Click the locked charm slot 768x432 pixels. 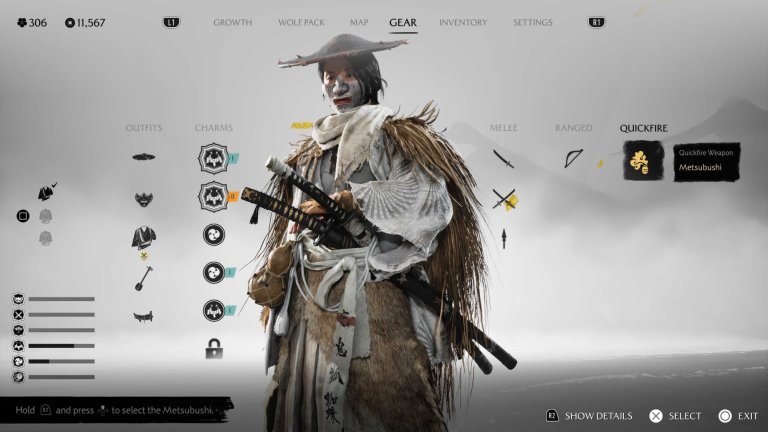coord(213,349)
